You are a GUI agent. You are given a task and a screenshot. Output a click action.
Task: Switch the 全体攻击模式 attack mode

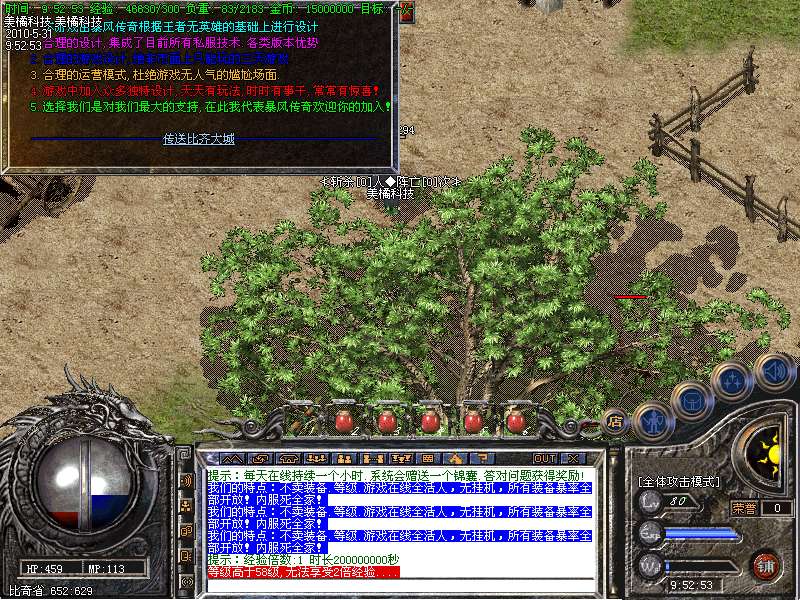pyautogui.click(x=679, y=481)
